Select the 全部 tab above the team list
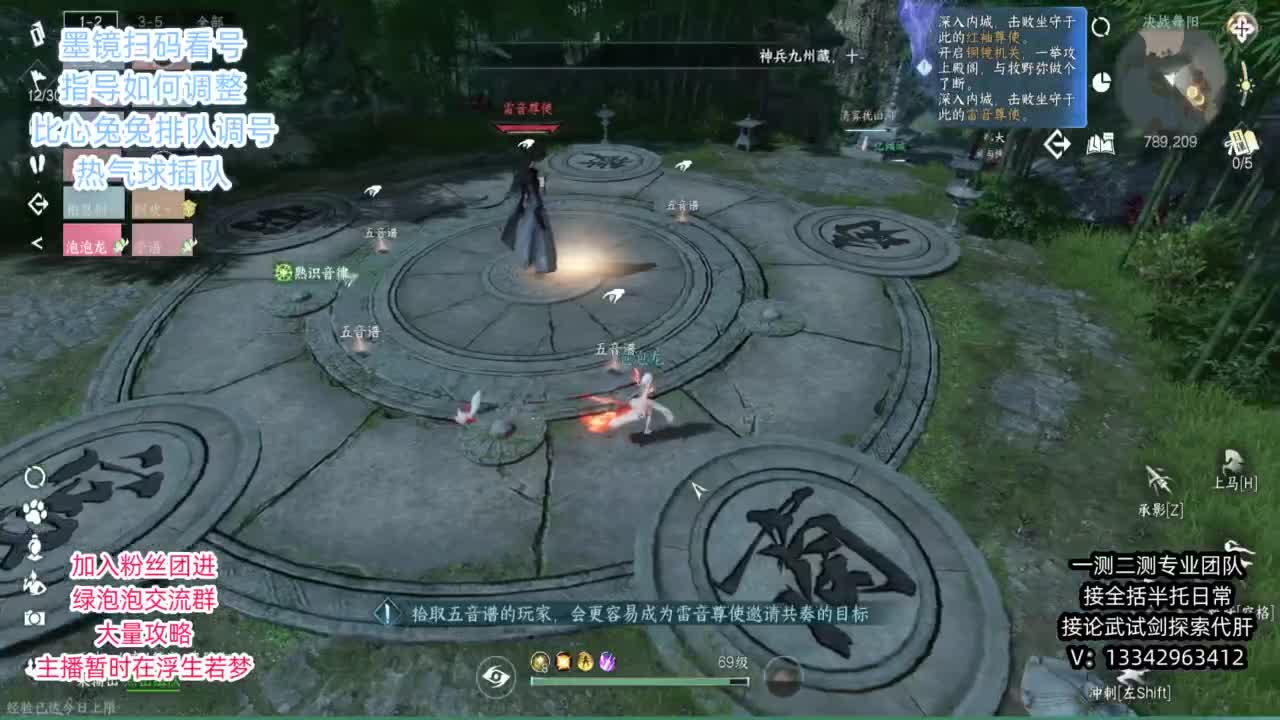The height and width of the screenshot is (720, 1280). [x=206, y=17]
